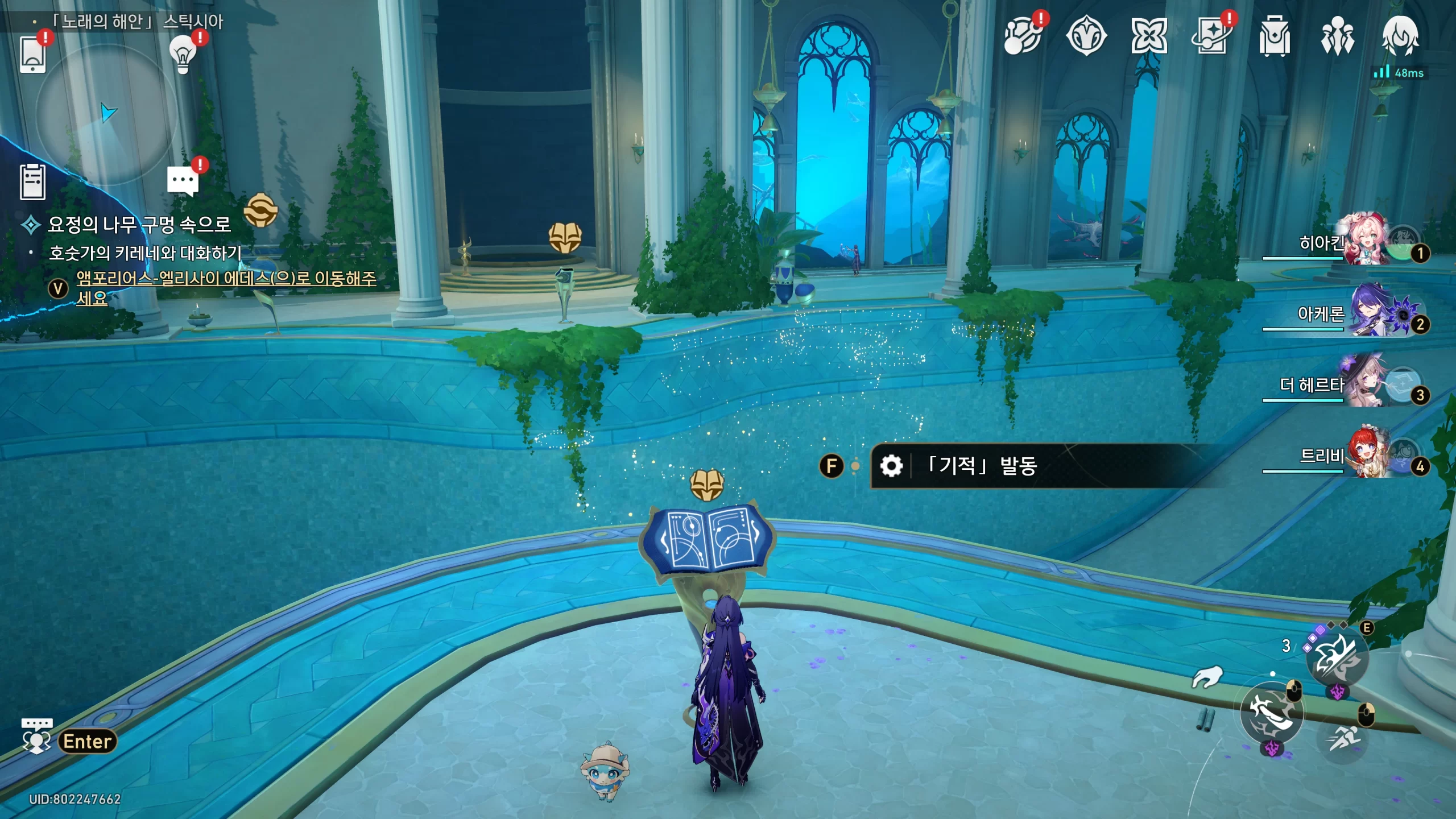Image resolution: width=1456 pixels, height=819 pixels.
Task: Activate the sprint running figure button
Action: click(1343, 738)
